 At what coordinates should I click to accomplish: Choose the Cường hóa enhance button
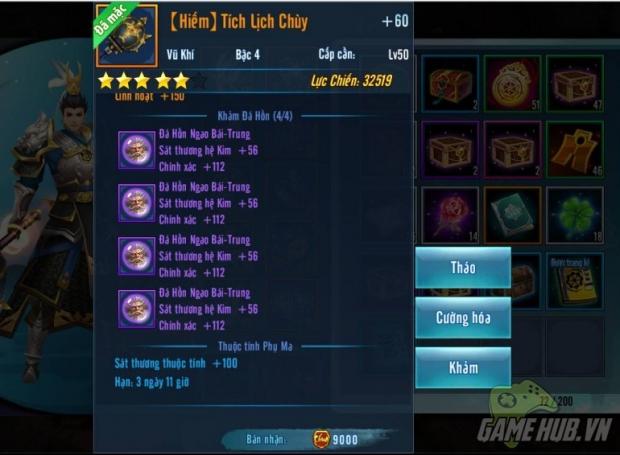coord(462,317)
